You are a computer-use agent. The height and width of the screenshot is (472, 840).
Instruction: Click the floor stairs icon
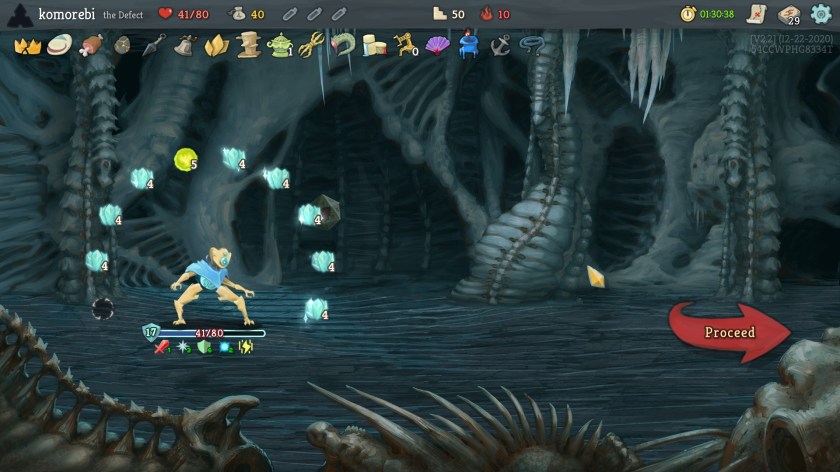[x=439, y=14]
